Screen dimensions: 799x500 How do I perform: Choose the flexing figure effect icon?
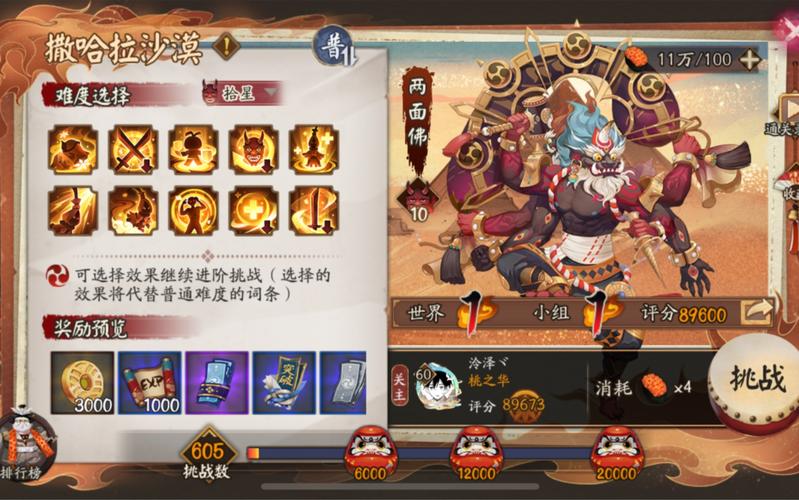point(192,208)
